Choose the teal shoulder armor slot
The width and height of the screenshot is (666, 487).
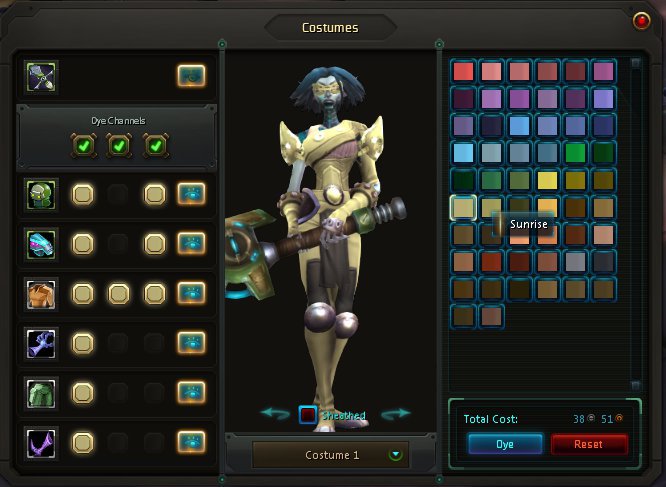point(42,243)
